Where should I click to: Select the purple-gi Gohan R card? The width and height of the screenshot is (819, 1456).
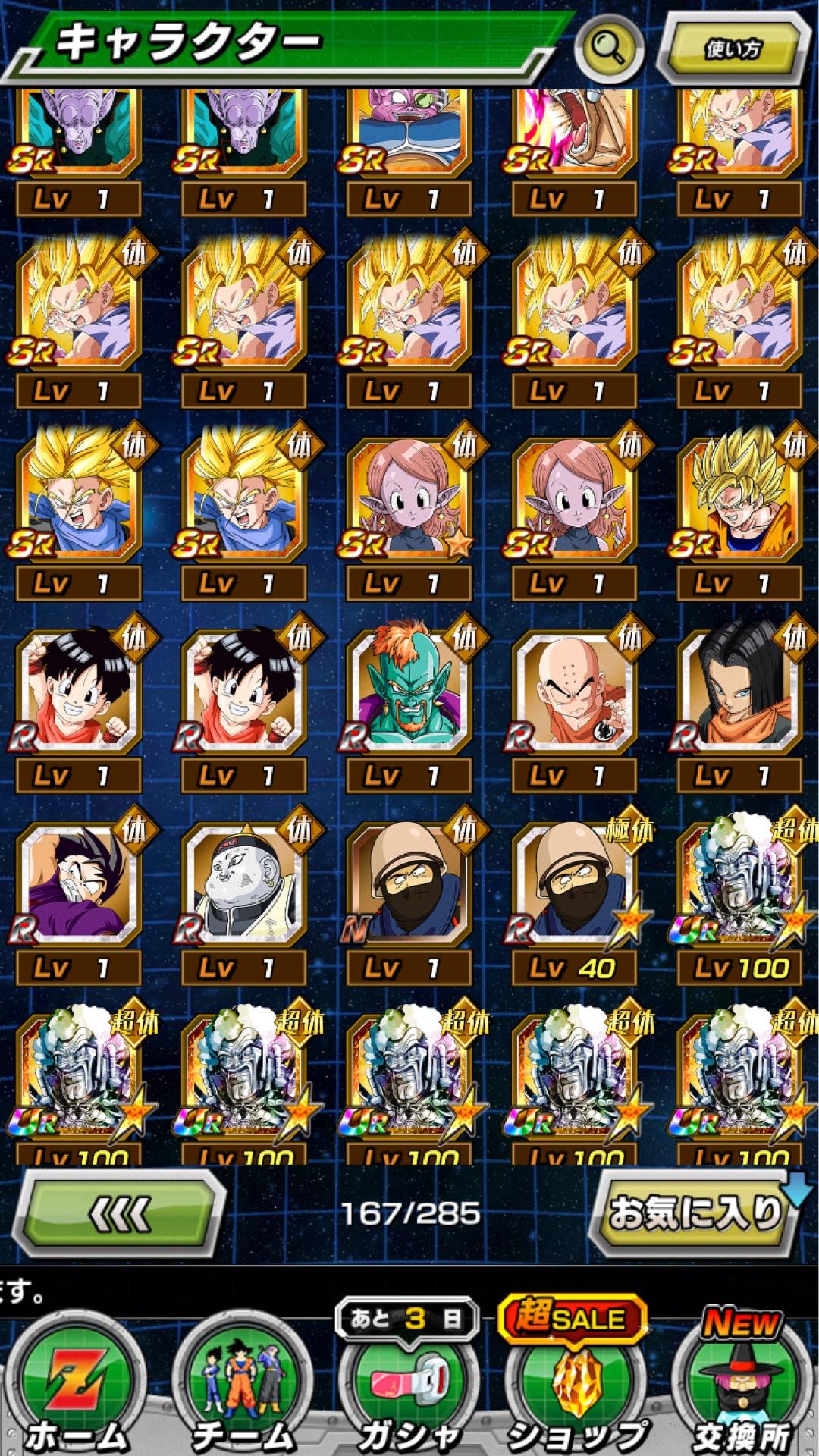coord(79,883)
